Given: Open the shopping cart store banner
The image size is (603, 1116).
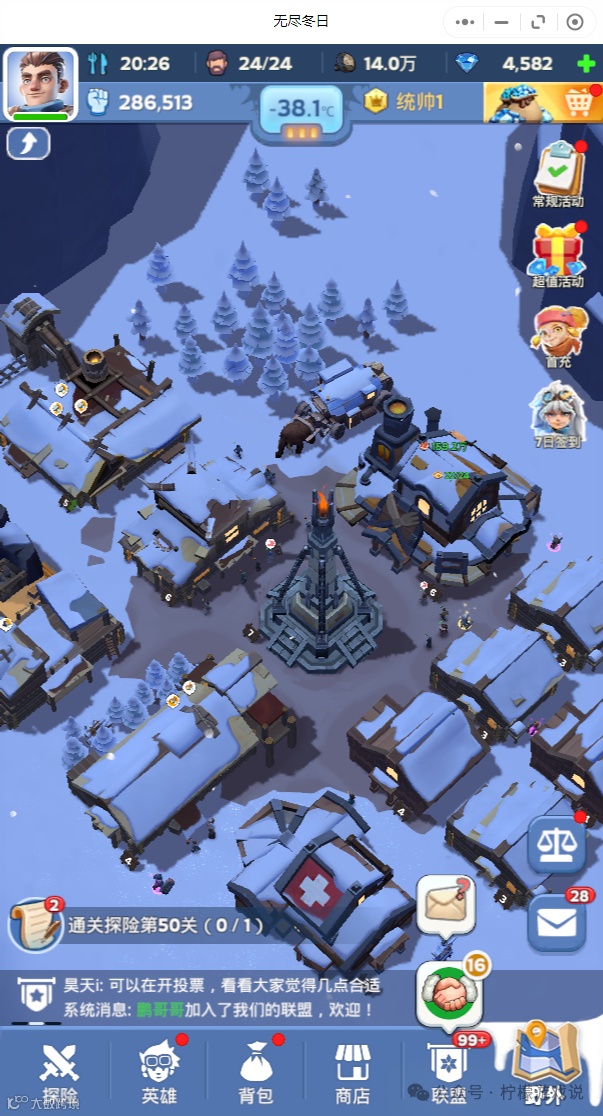Looking at the screenshot, I should (x=543, y=102).
